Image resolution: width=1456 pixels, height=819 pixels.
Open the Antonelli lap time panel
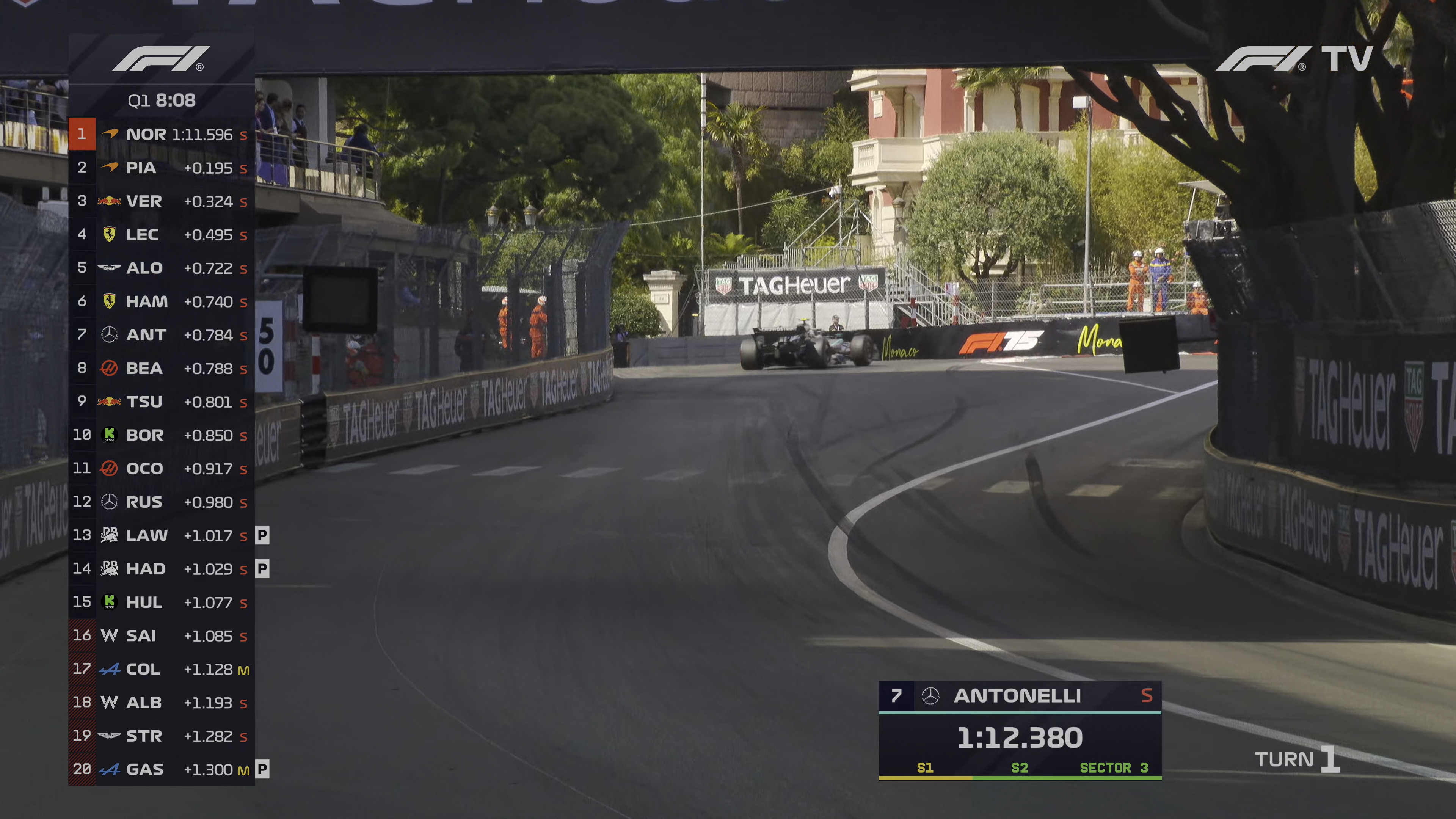[1020, 730]
